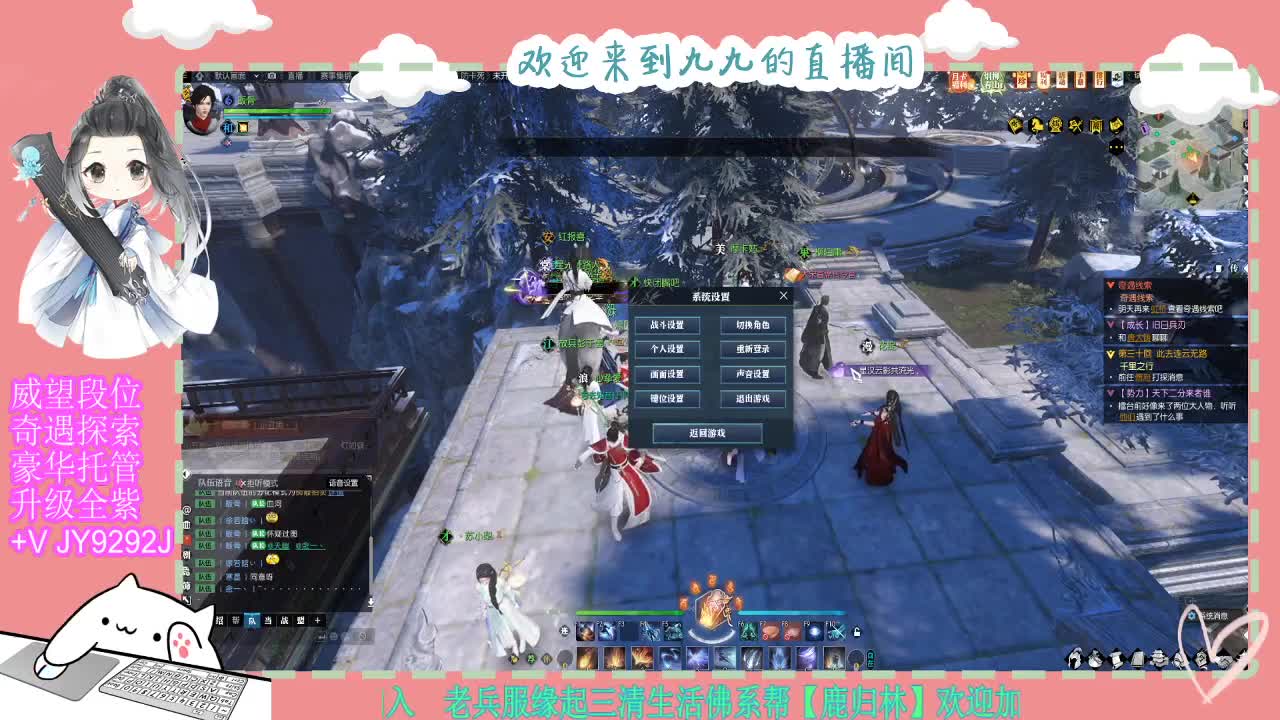Activate the glowing ultimate skill icon above hotbar

(713, 607)
